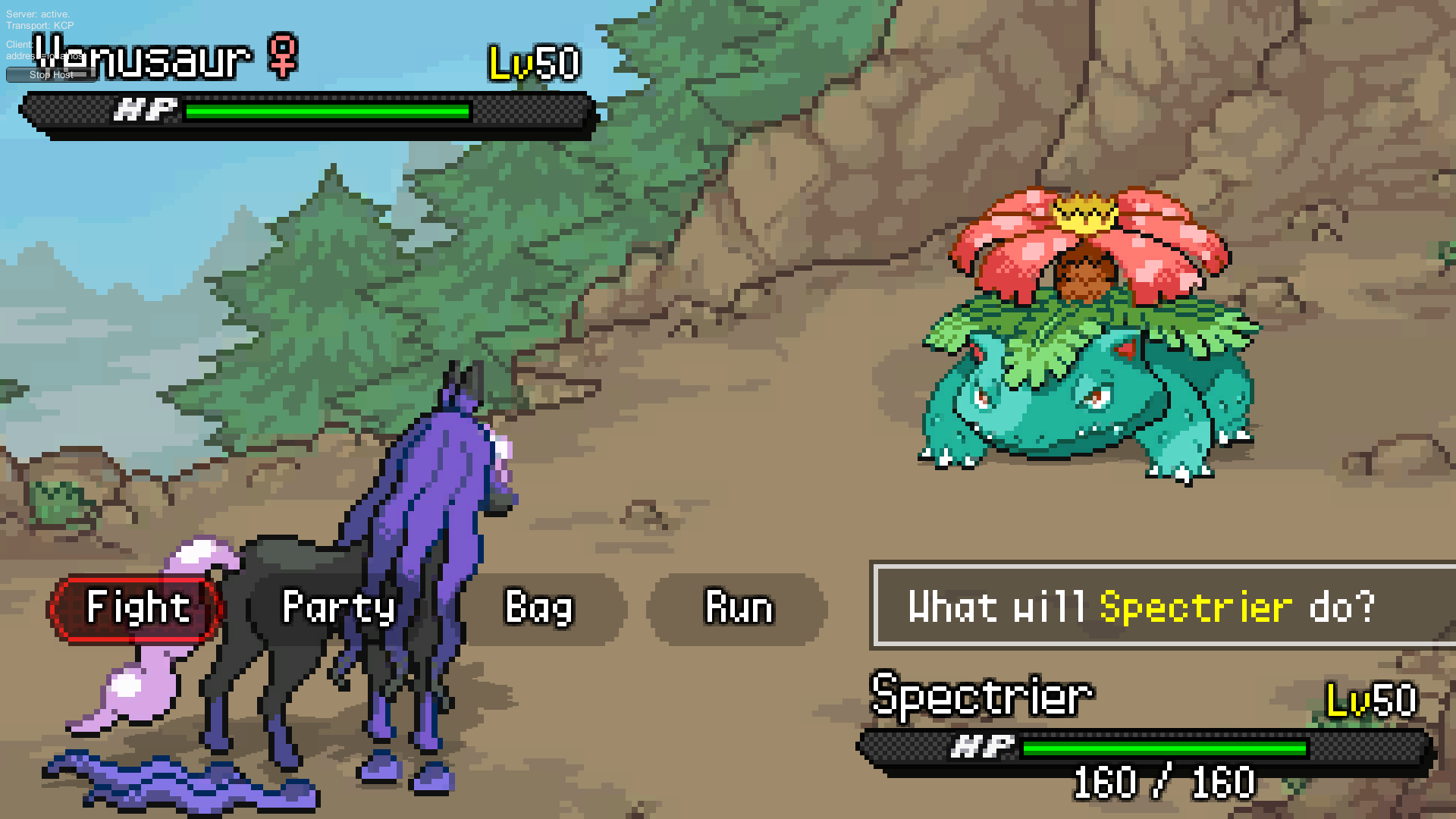Screen dimensions: 1456x819
Task: Click the yellow Spectrier text in dialog
Action: pyautogui.click(x=1194, y=607)
